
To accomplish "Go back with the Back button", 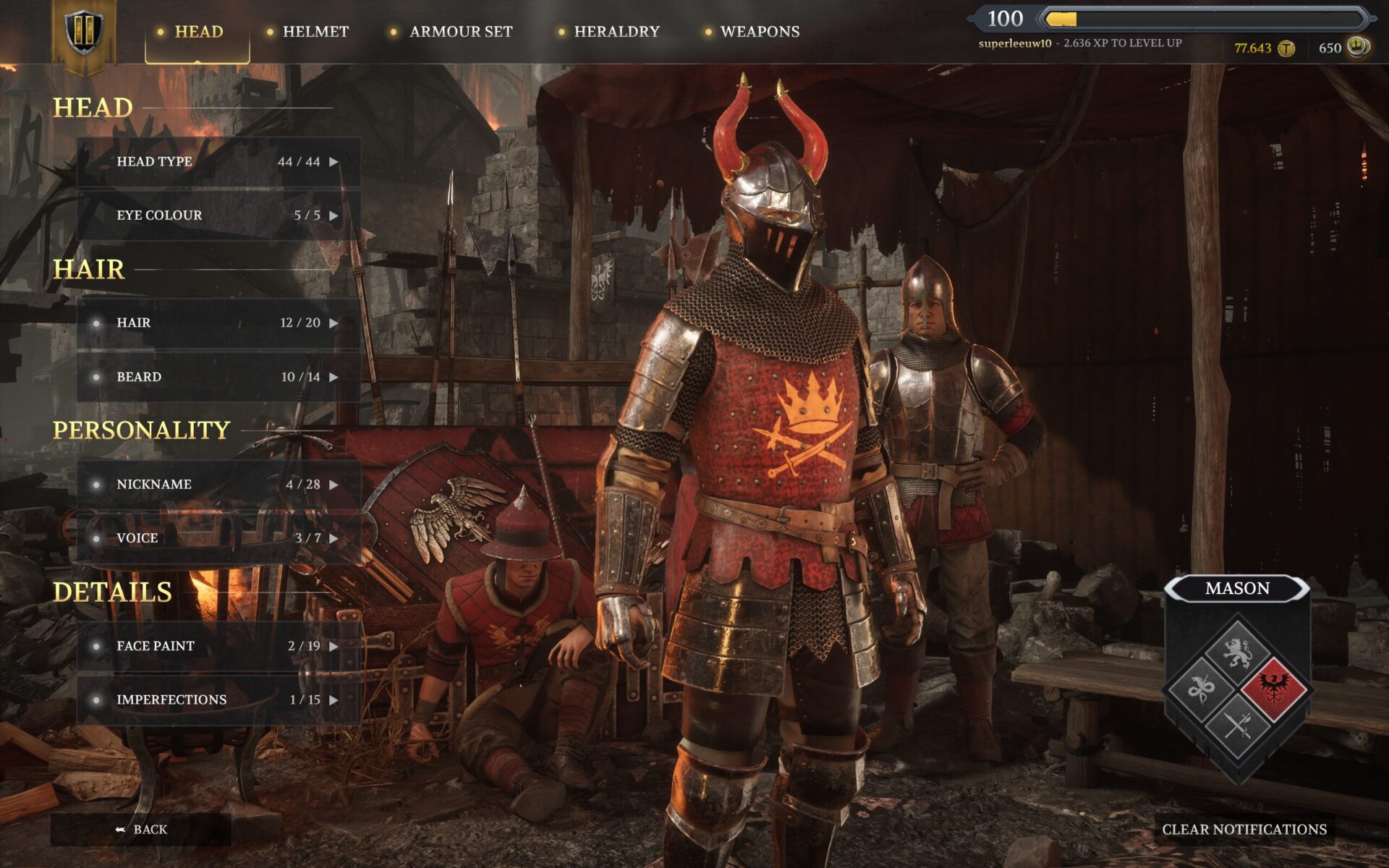I will 142,830.
